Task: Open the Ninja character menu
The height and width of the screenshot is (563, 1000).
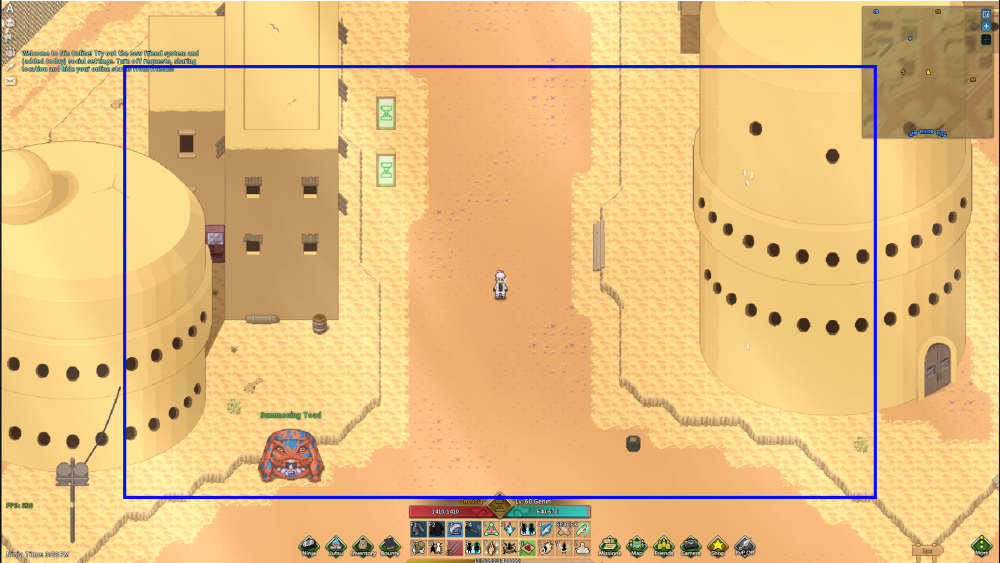Action: point(309,546)
